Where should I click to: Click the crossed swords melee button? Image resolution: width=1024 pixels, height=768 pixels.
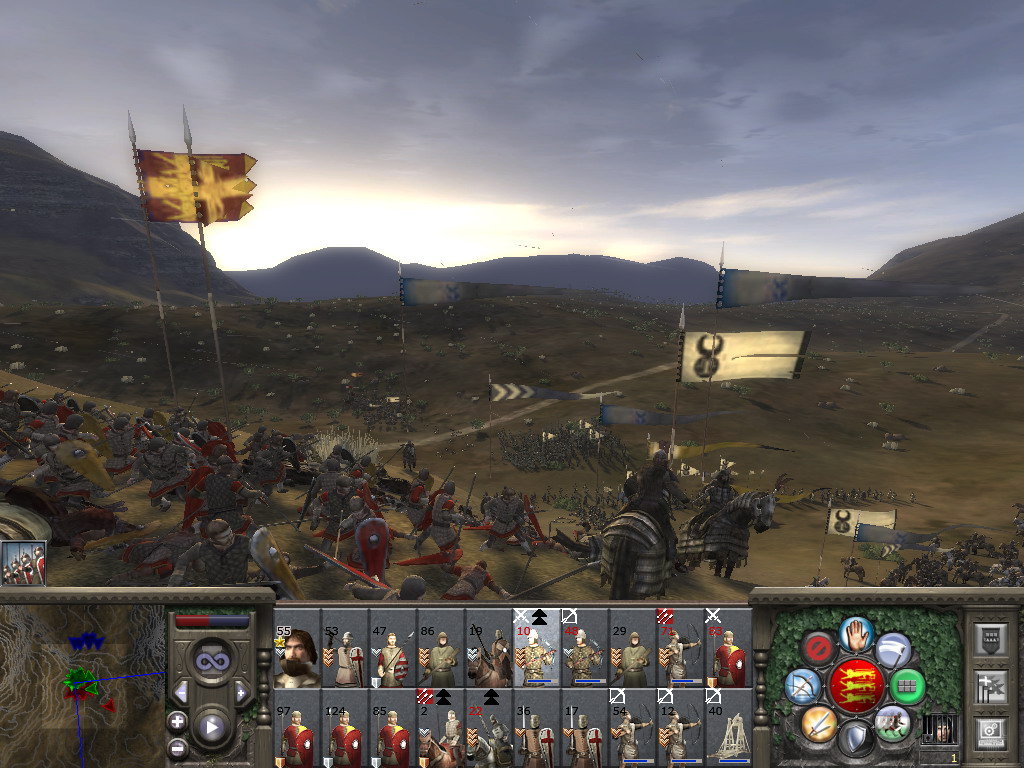(818, 722)
